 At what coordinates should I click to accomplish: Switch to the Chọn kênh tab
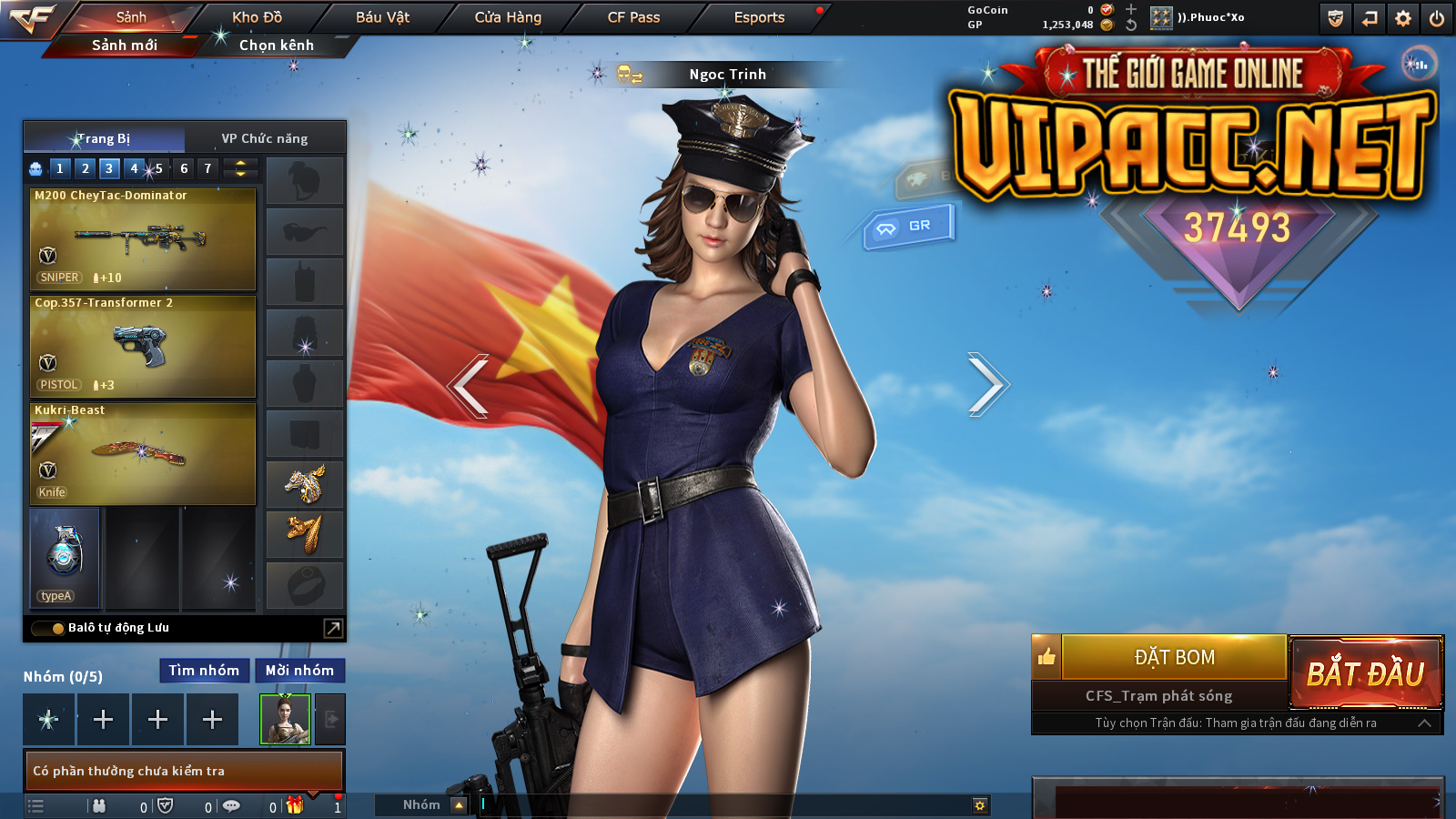tap(276, 45)
